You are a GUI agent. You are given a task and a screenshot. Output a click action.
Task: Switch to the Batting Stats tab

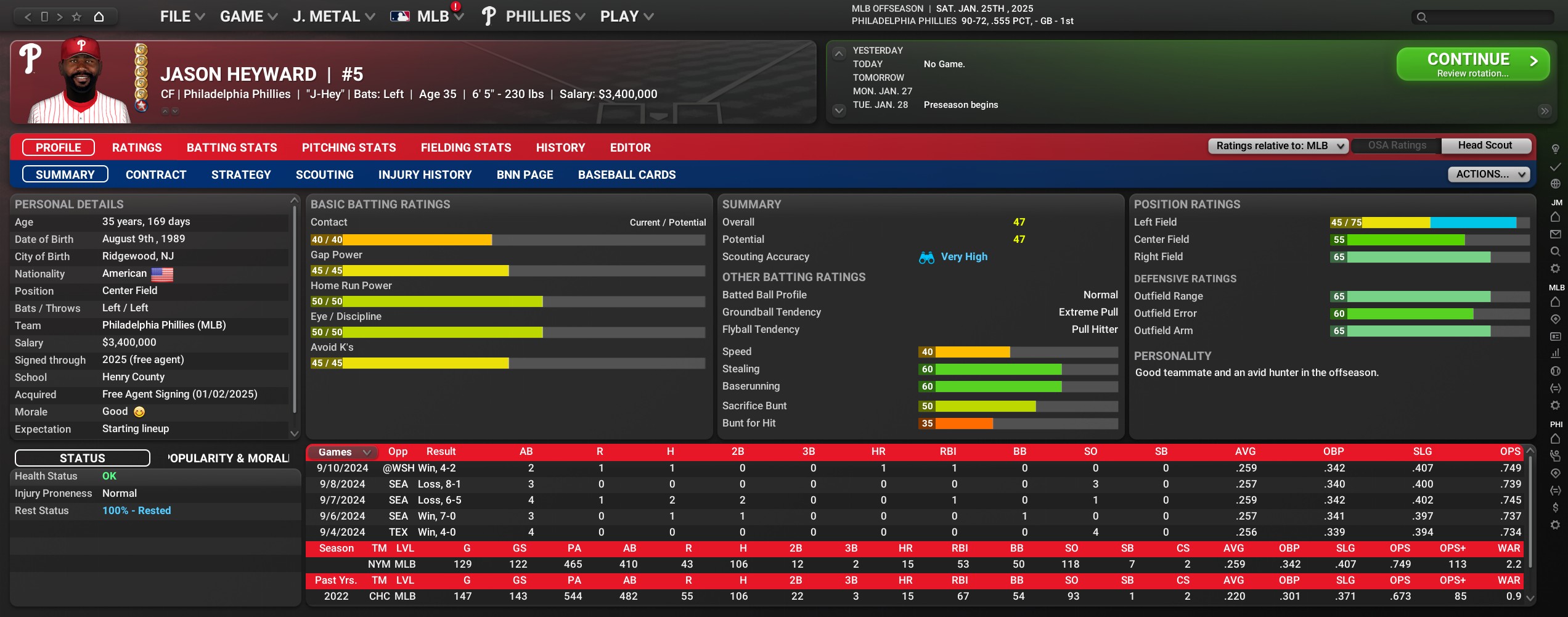232,148
